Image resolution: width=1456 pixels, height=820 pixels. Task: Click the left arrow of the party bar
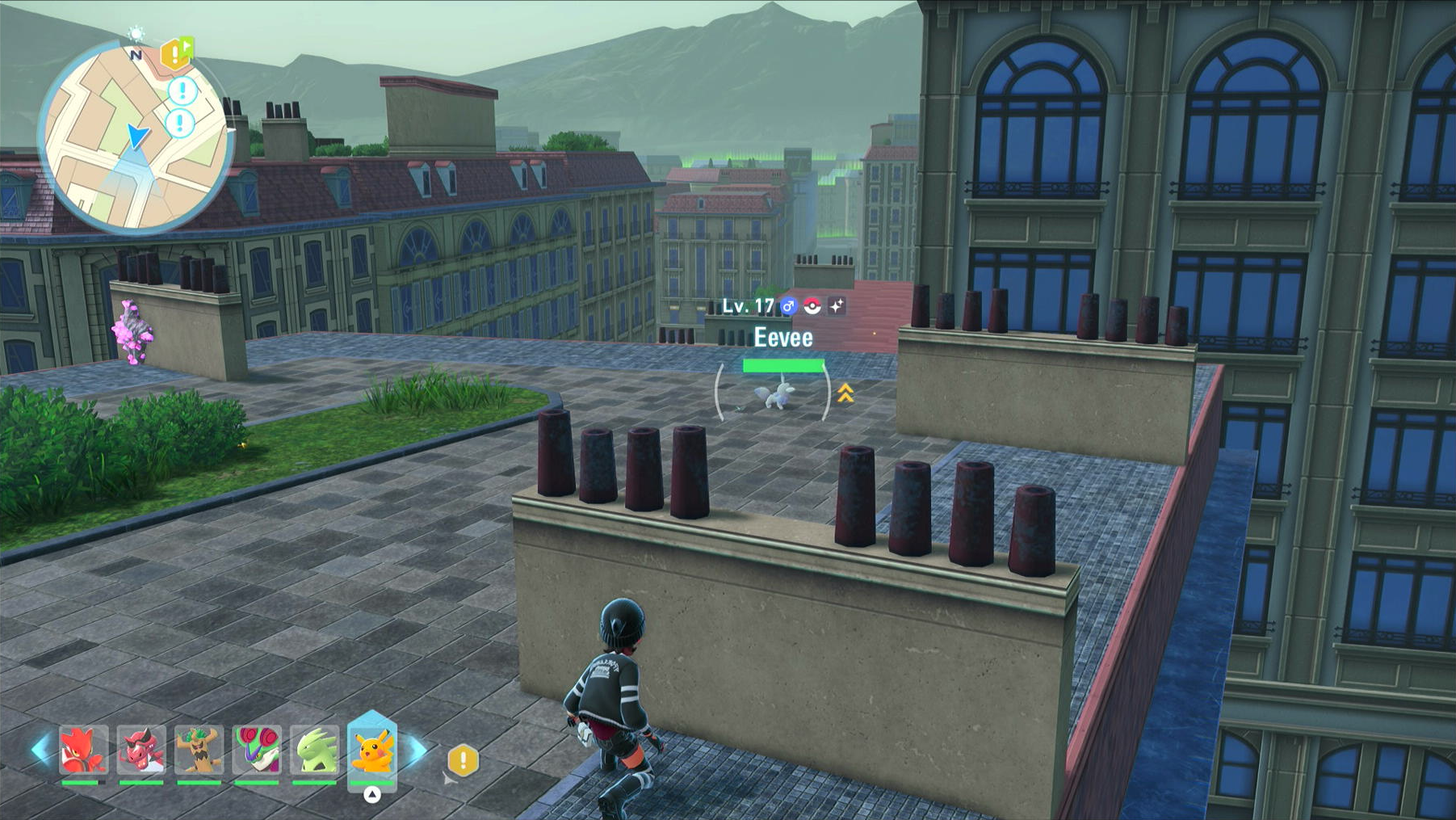point(40,750)
